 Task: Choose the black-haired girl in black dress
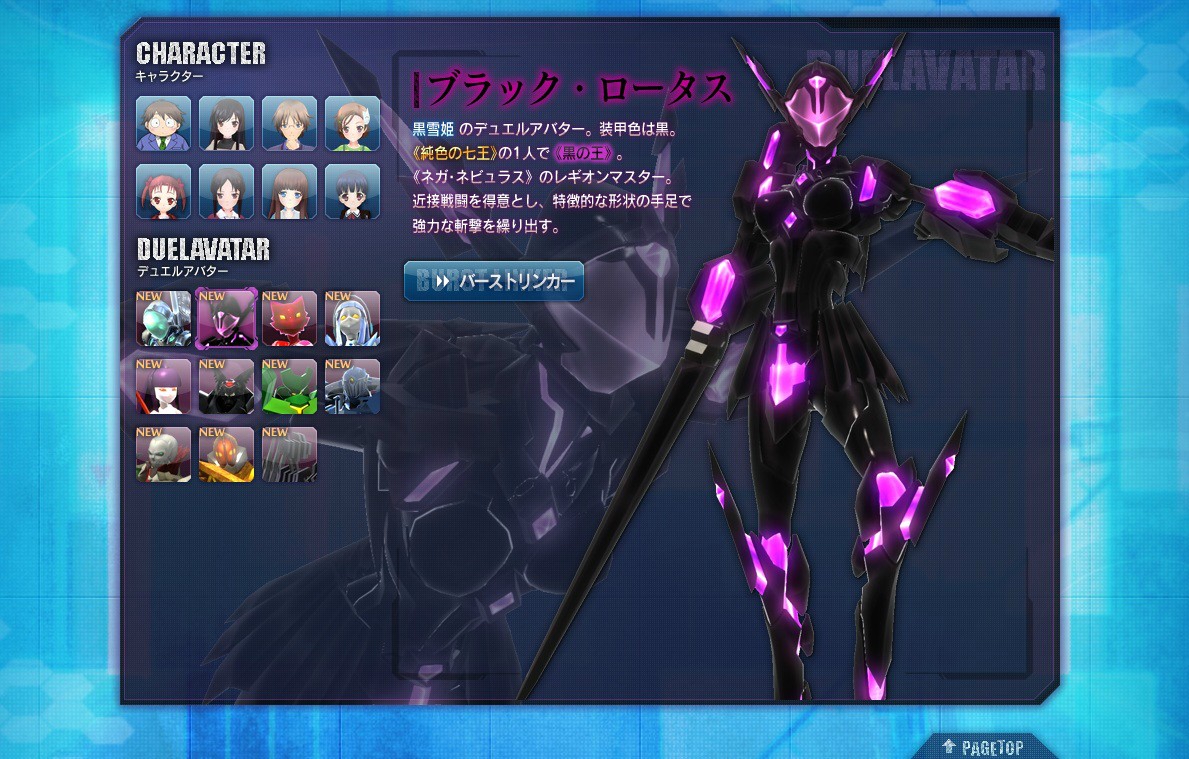tap(226, 123)
